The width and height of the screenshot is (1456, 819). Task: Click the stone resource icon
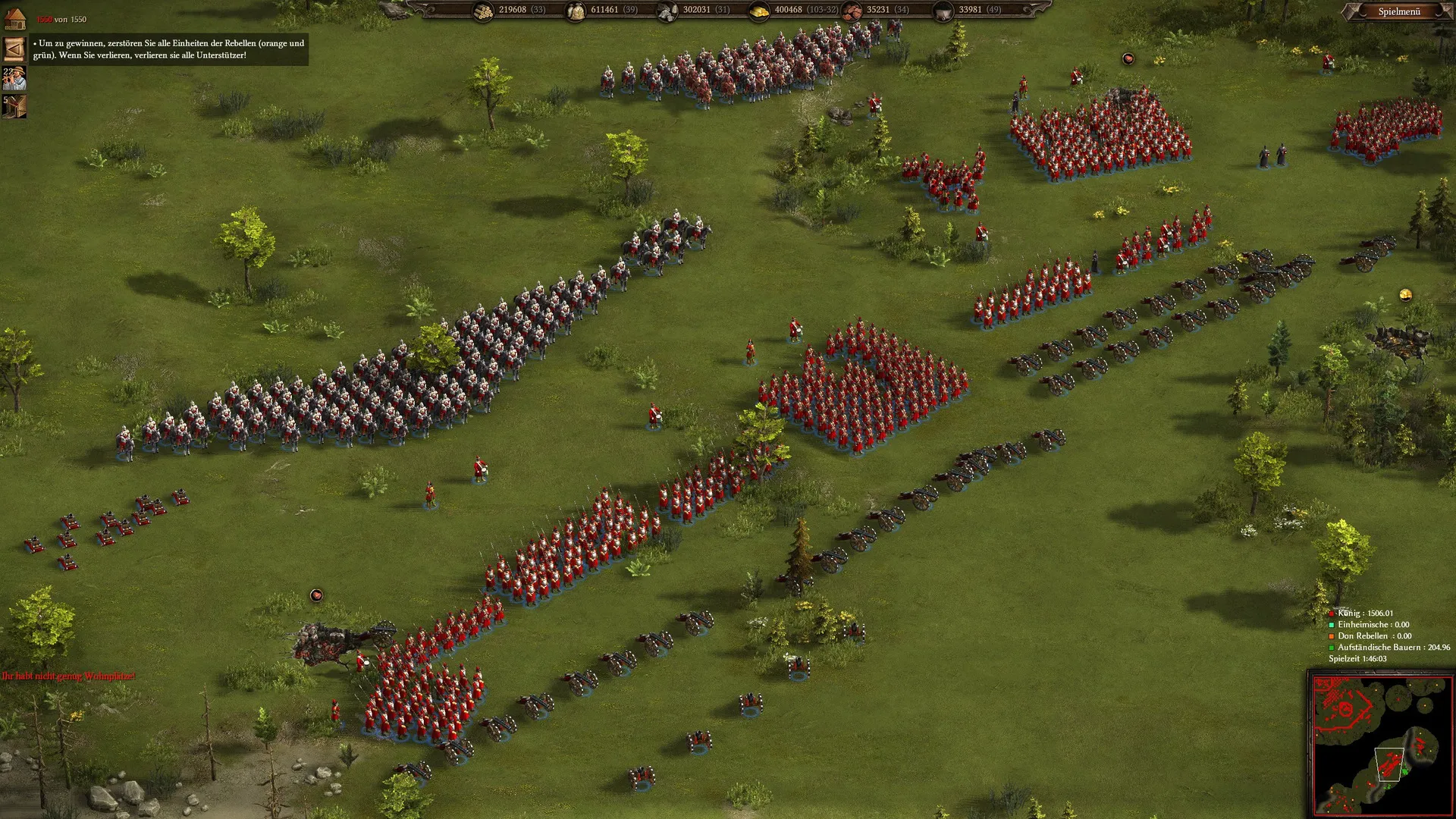click(x=667, y=11)
